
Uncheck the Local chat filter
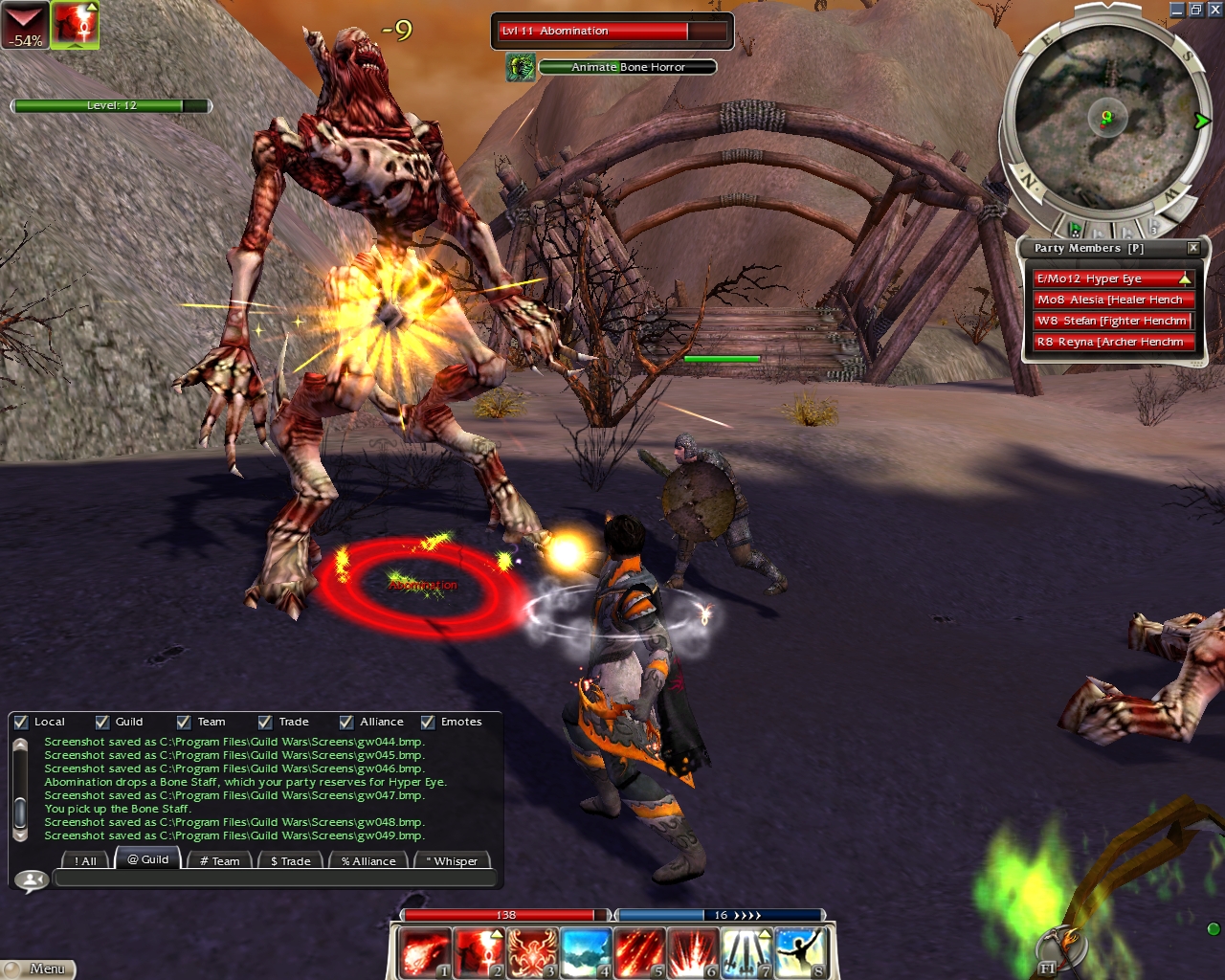pos(21,723)
